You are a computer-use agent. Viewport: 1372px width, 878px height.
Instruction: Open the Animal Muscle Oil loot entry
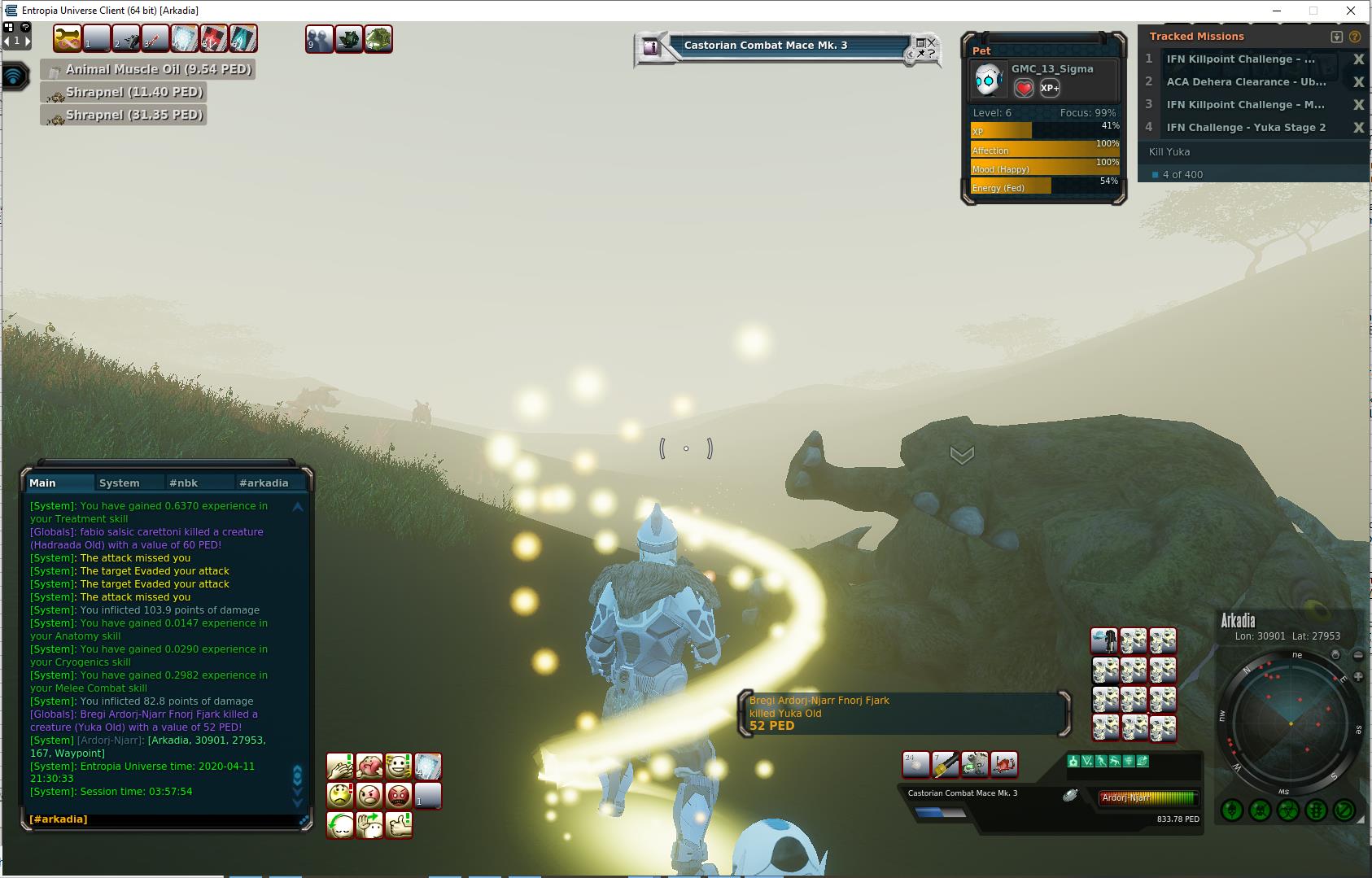(148, 70)
